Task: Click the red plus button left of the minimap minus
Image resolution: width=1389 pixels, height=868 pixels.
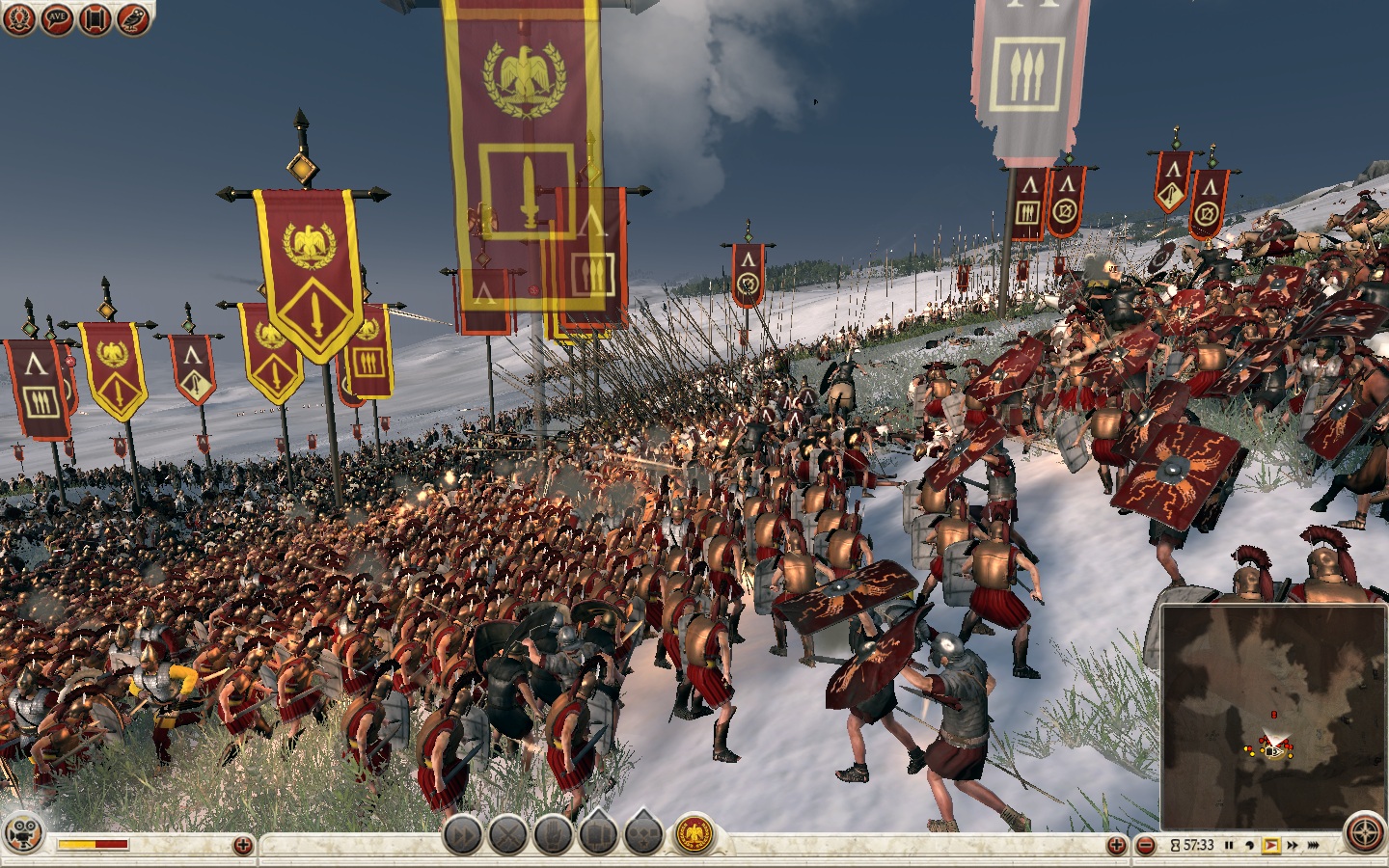Action: click(1116, 846)
